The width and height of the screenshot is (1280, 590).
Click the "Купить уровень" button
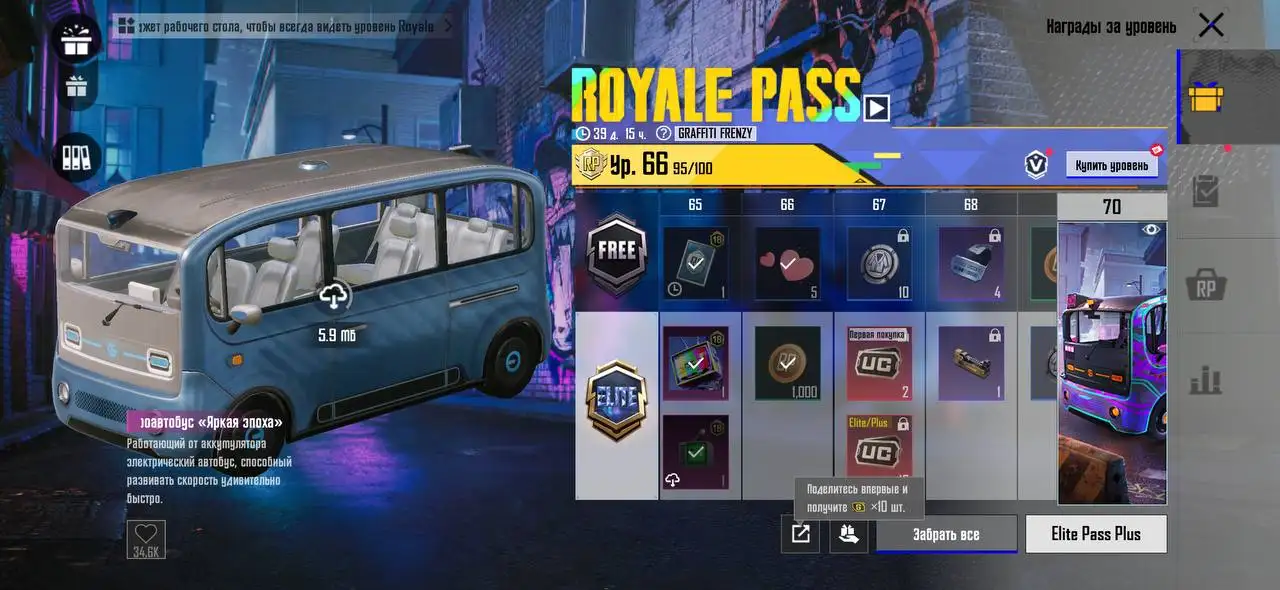pos(1111,165)
